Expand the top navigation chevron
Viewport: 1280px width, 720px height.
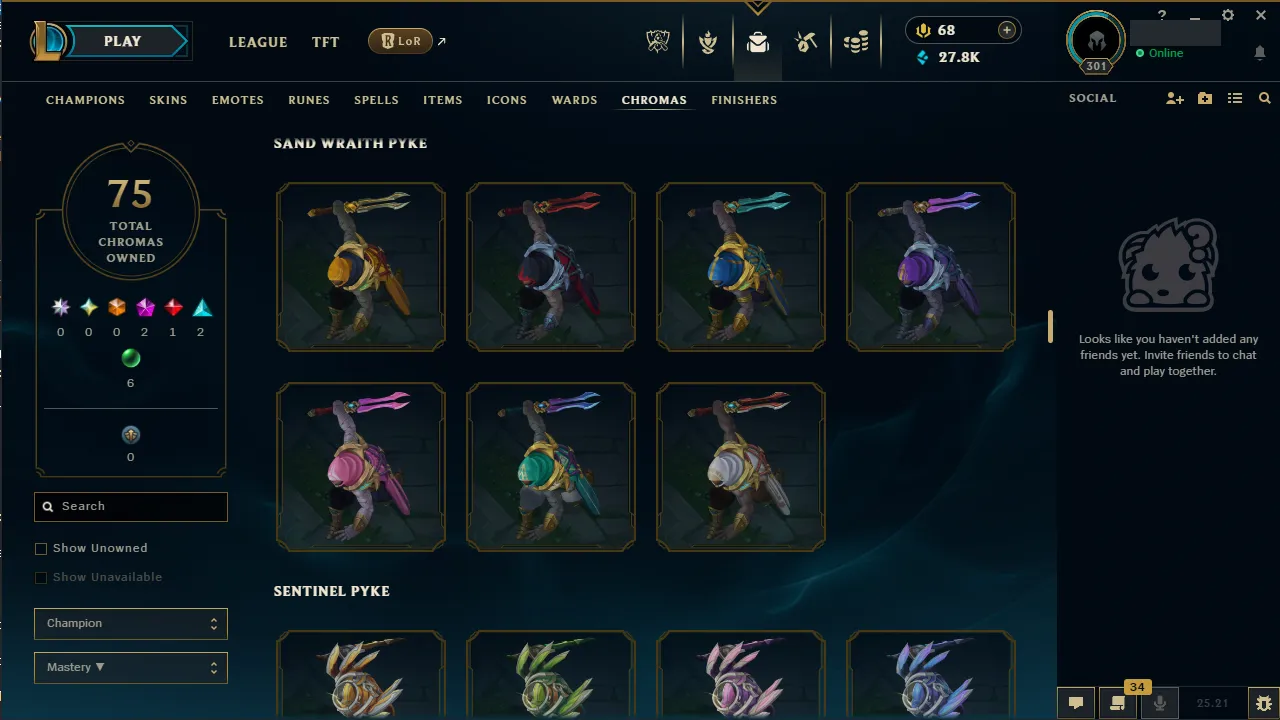point(757,8)
